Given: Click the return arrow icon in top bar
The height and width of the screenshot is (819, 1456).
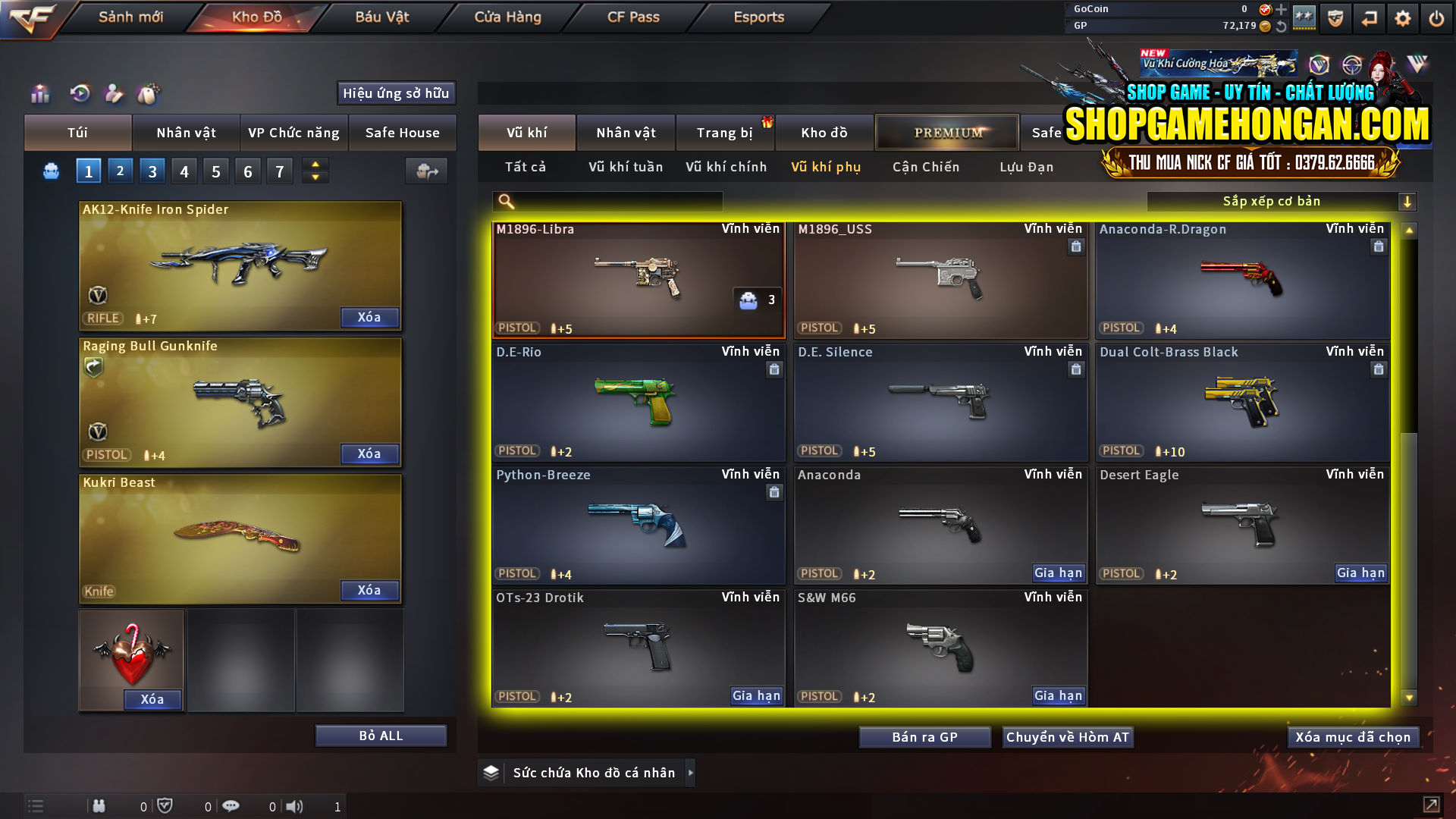Looking at the screenshot, I should [x=1369, y=17].
